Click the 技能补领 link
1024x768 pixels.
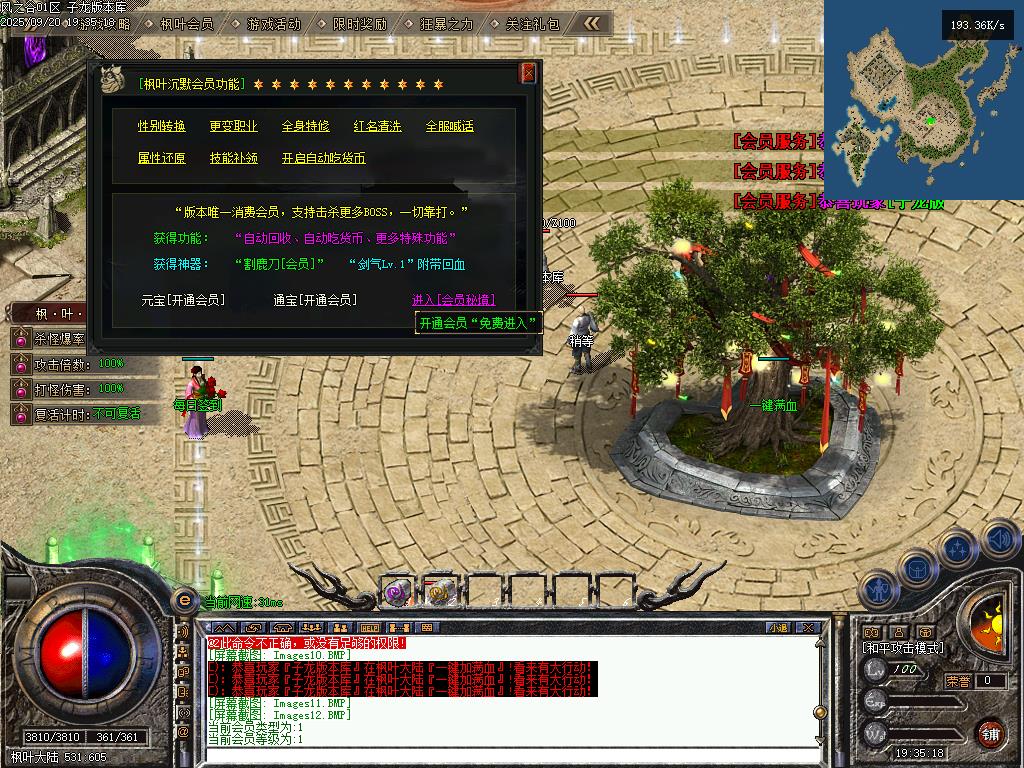tap(233, 158)
